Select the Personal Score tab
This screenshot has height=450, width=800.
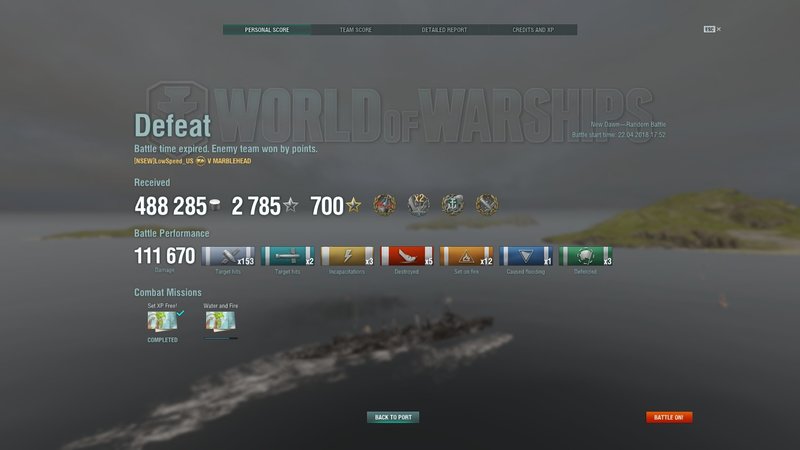(x=266, y=30)
